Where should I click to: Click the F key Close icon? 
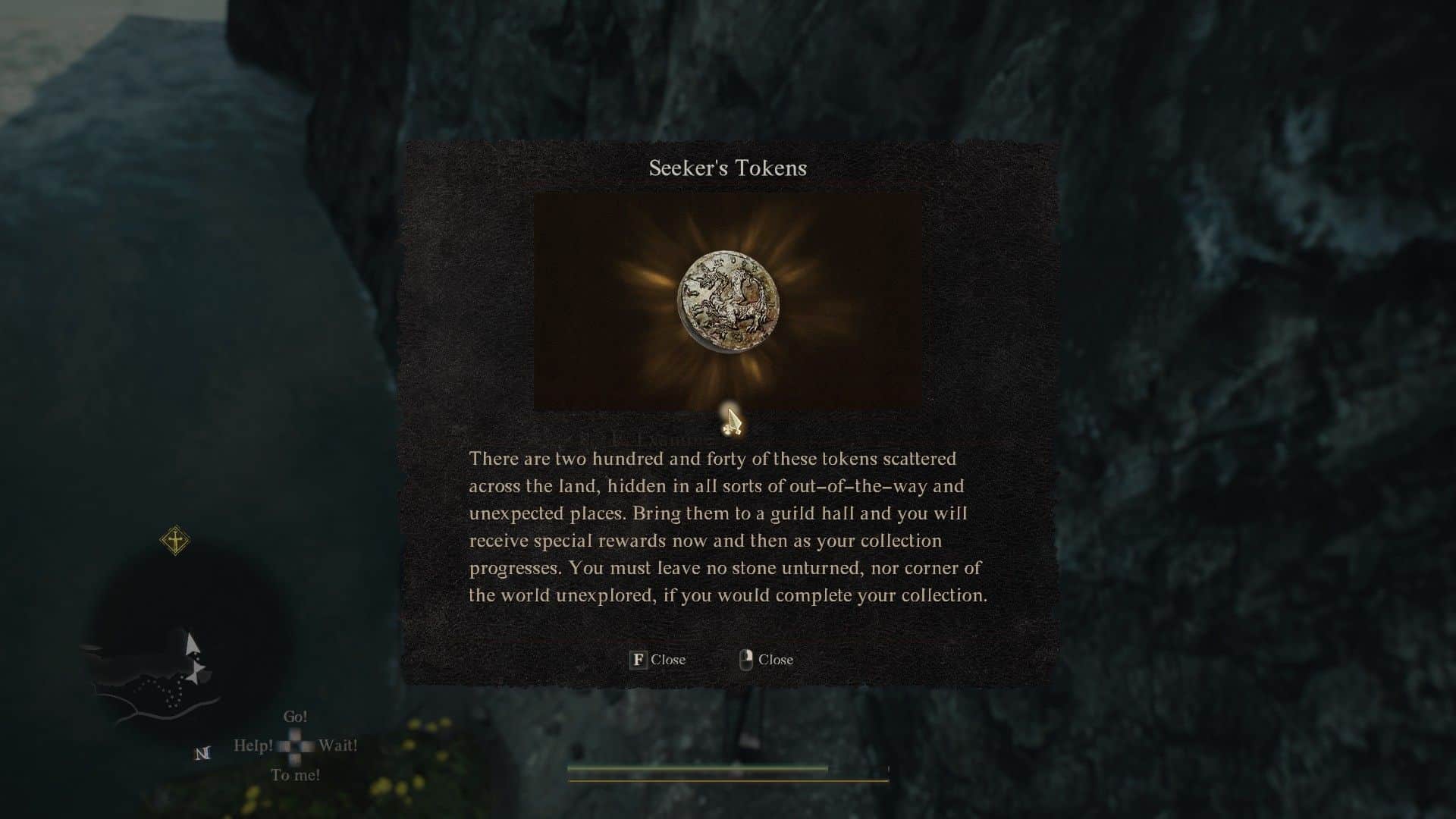[639, 660]
